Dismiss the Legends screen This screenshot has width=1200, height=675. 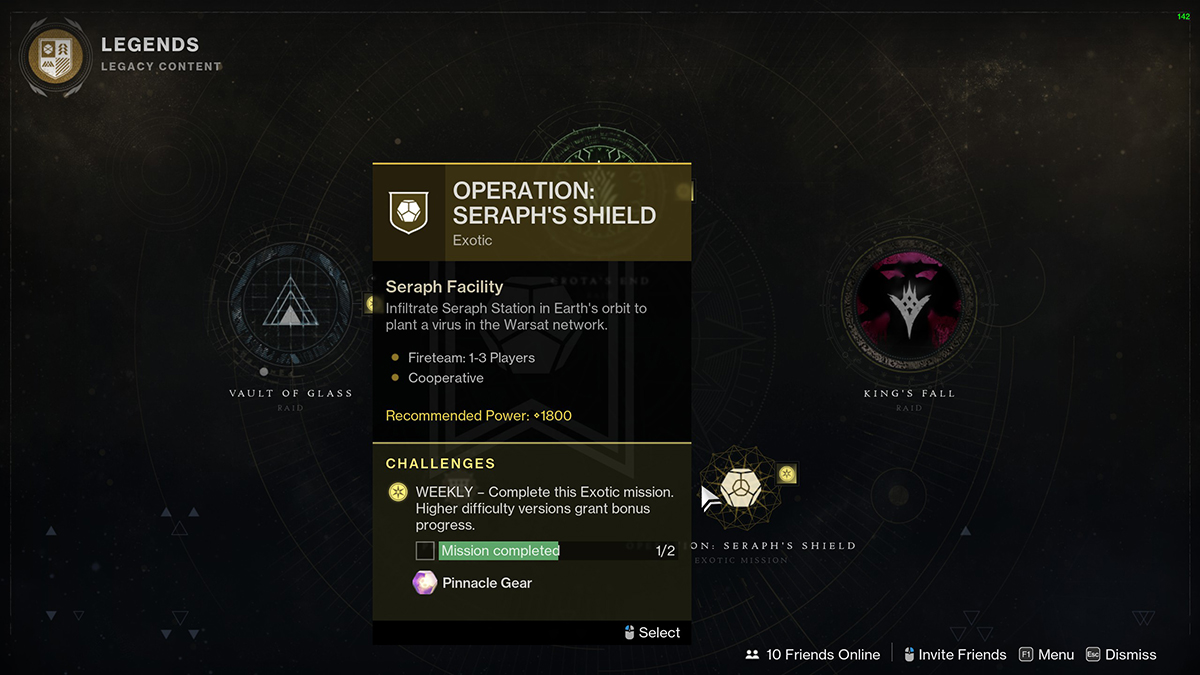click(x=1120, y=655)
